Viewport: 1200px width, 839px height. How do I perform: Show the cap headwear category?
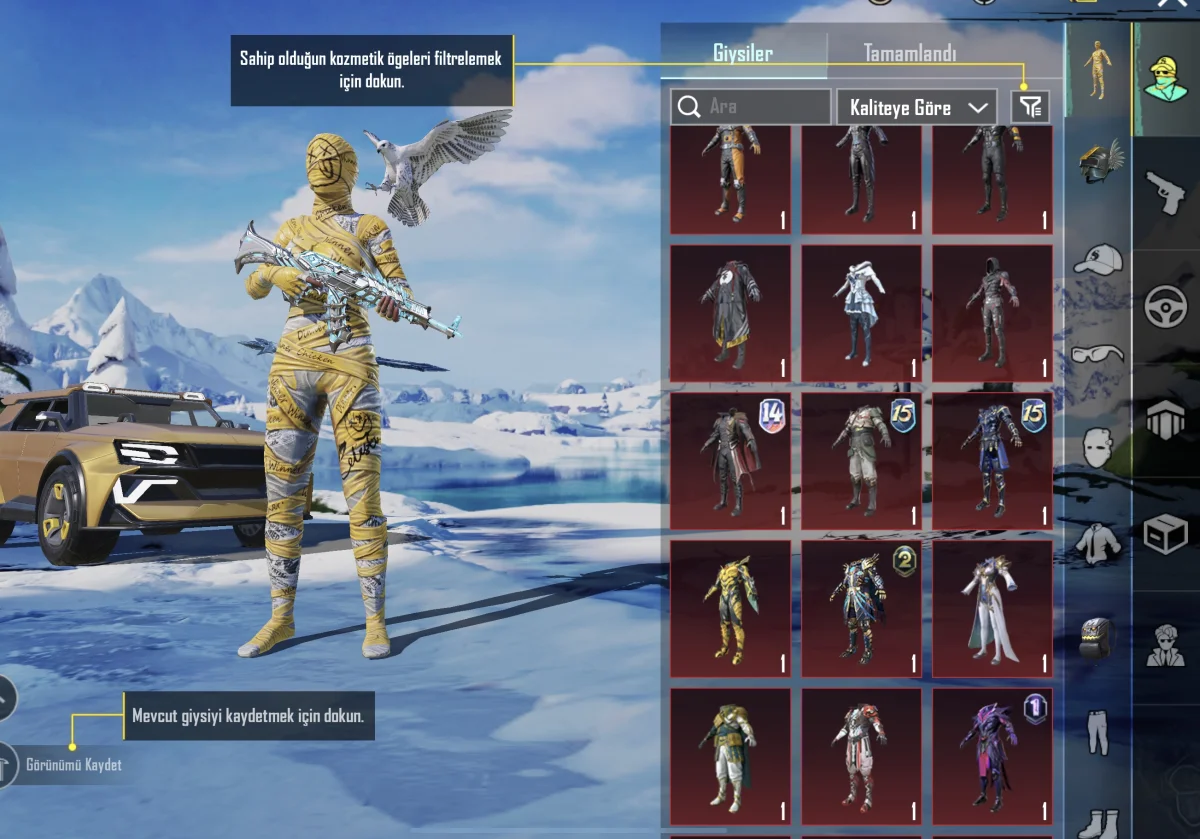click(1097, 260)
